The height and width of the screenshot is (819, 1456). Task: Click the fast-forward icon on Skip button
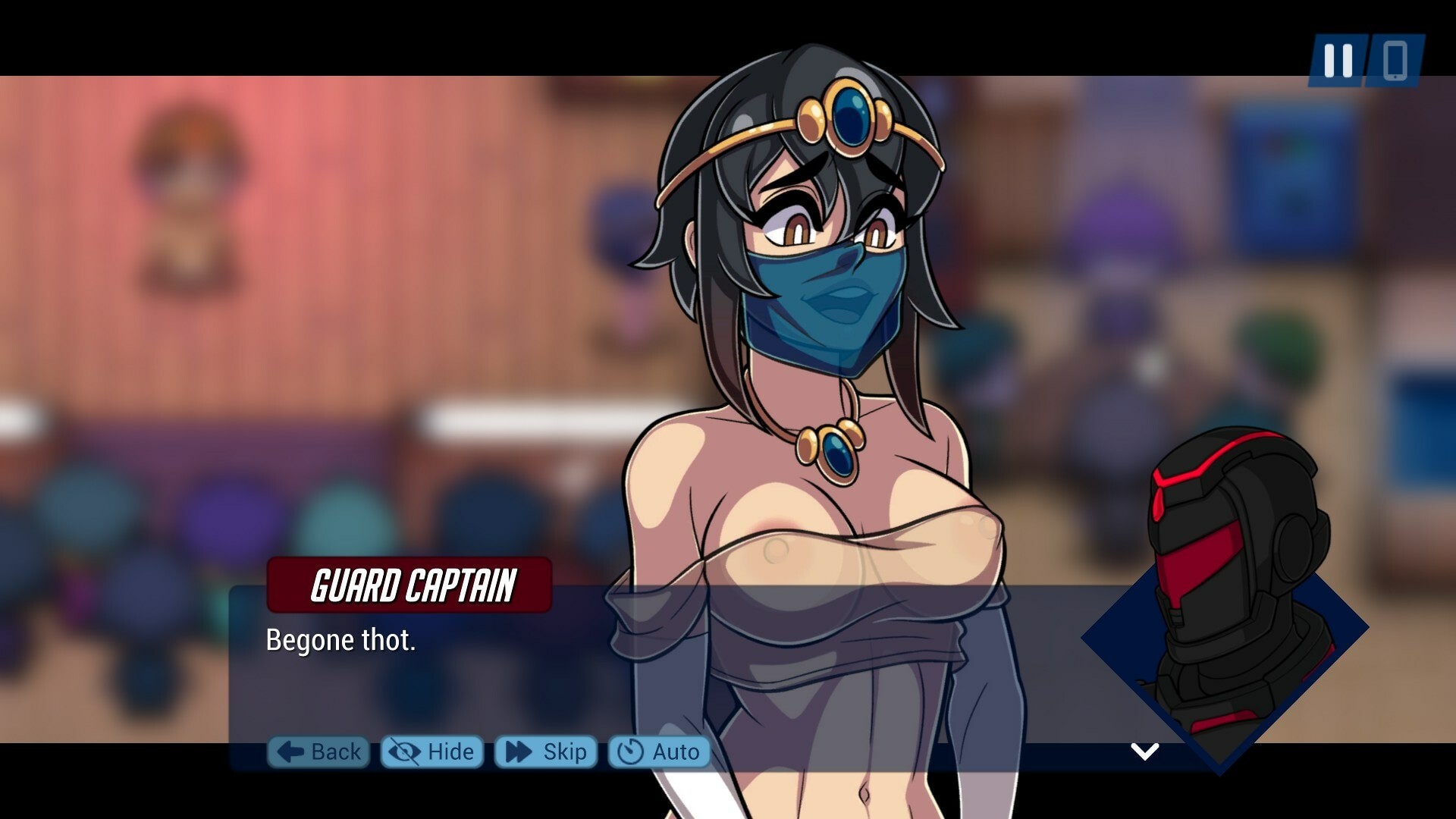click(517, 752)
